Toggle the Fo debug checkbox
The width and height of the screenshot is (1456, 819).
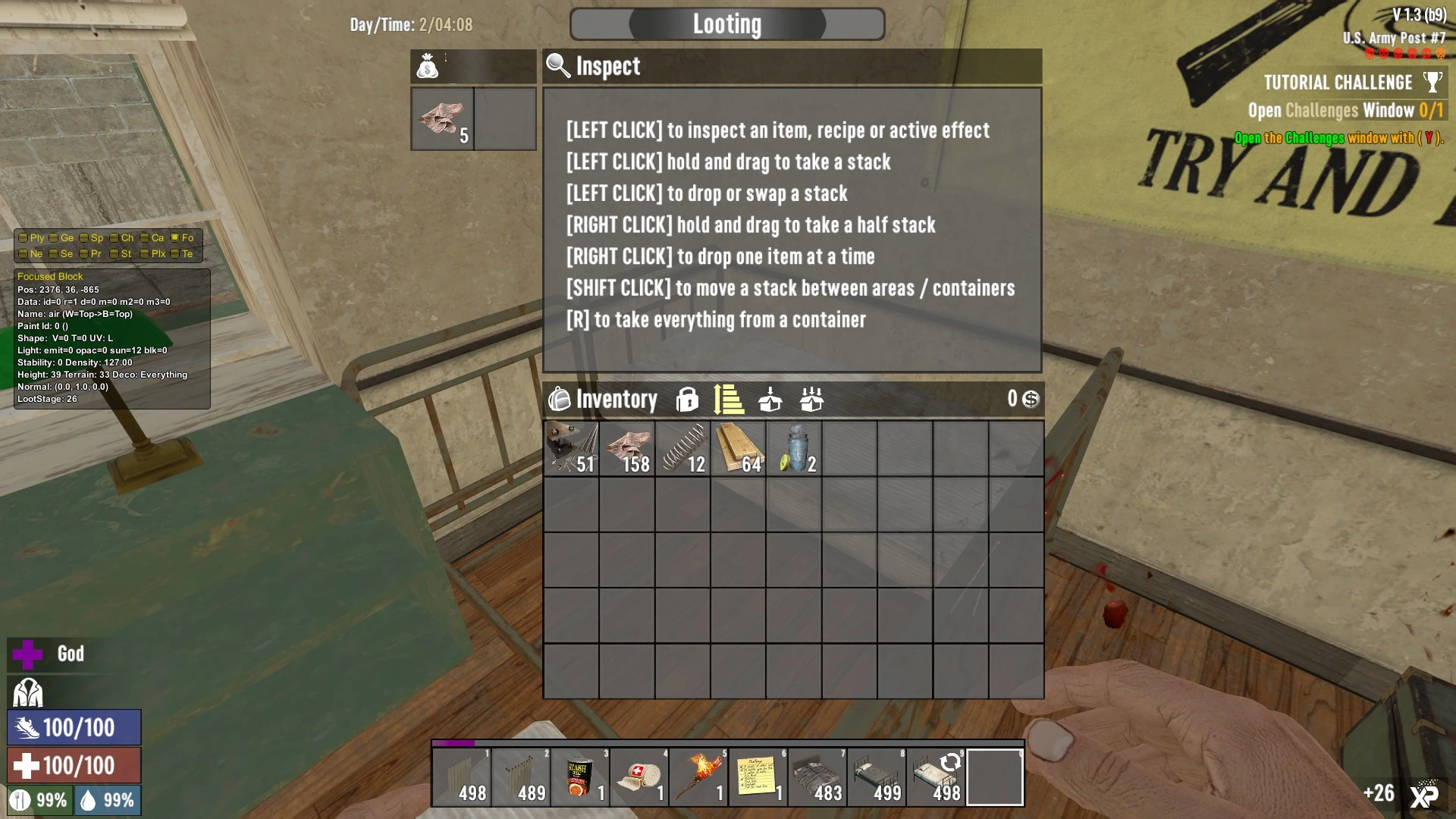[175, 238]
